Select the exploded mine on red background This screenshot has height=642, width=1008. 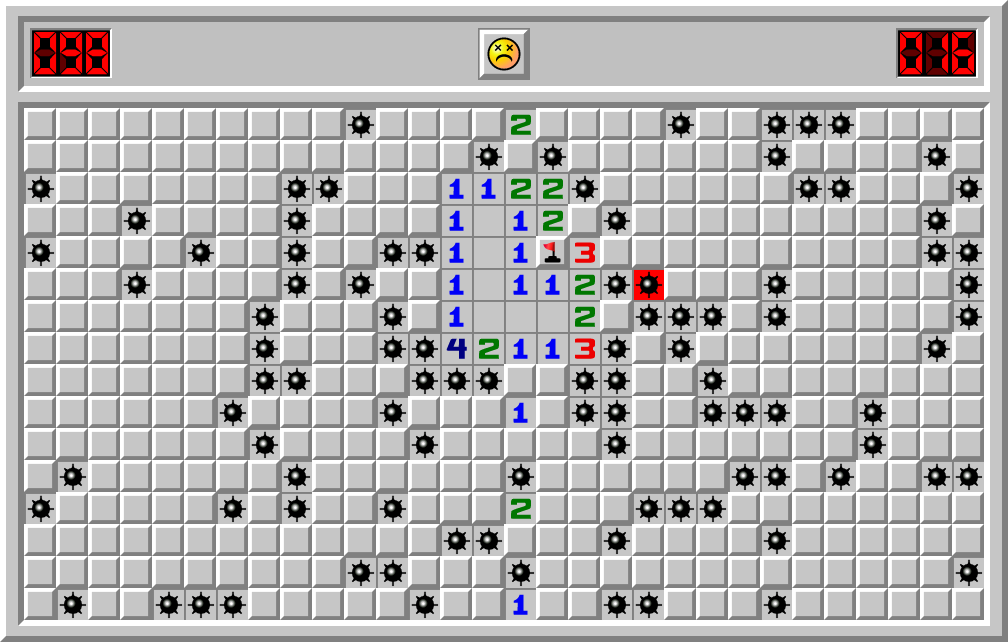tap(648, 285)
